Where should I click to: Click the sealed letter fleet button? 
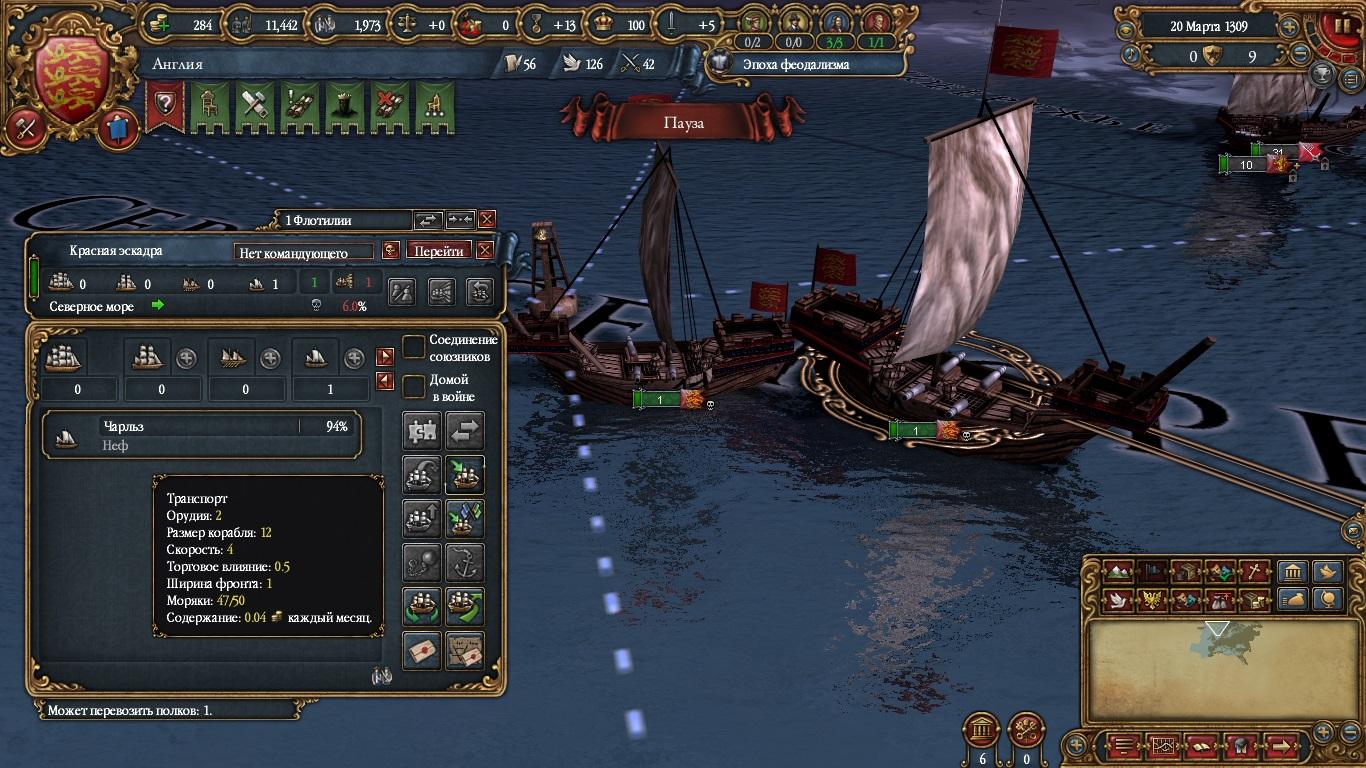click(422, 650)
